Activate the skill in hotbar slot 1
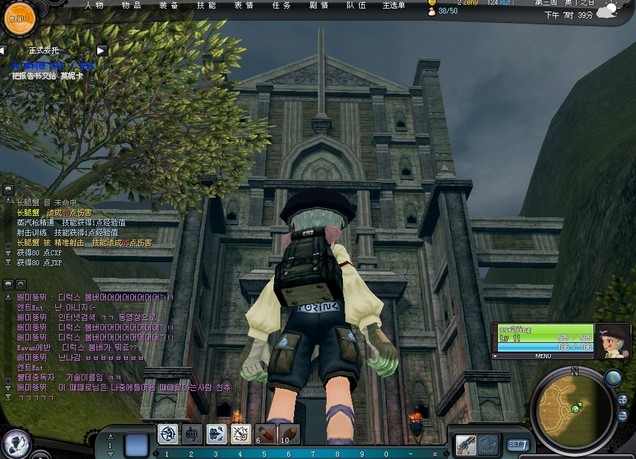This screenshot has width=636, height=459. pos(167,434)
